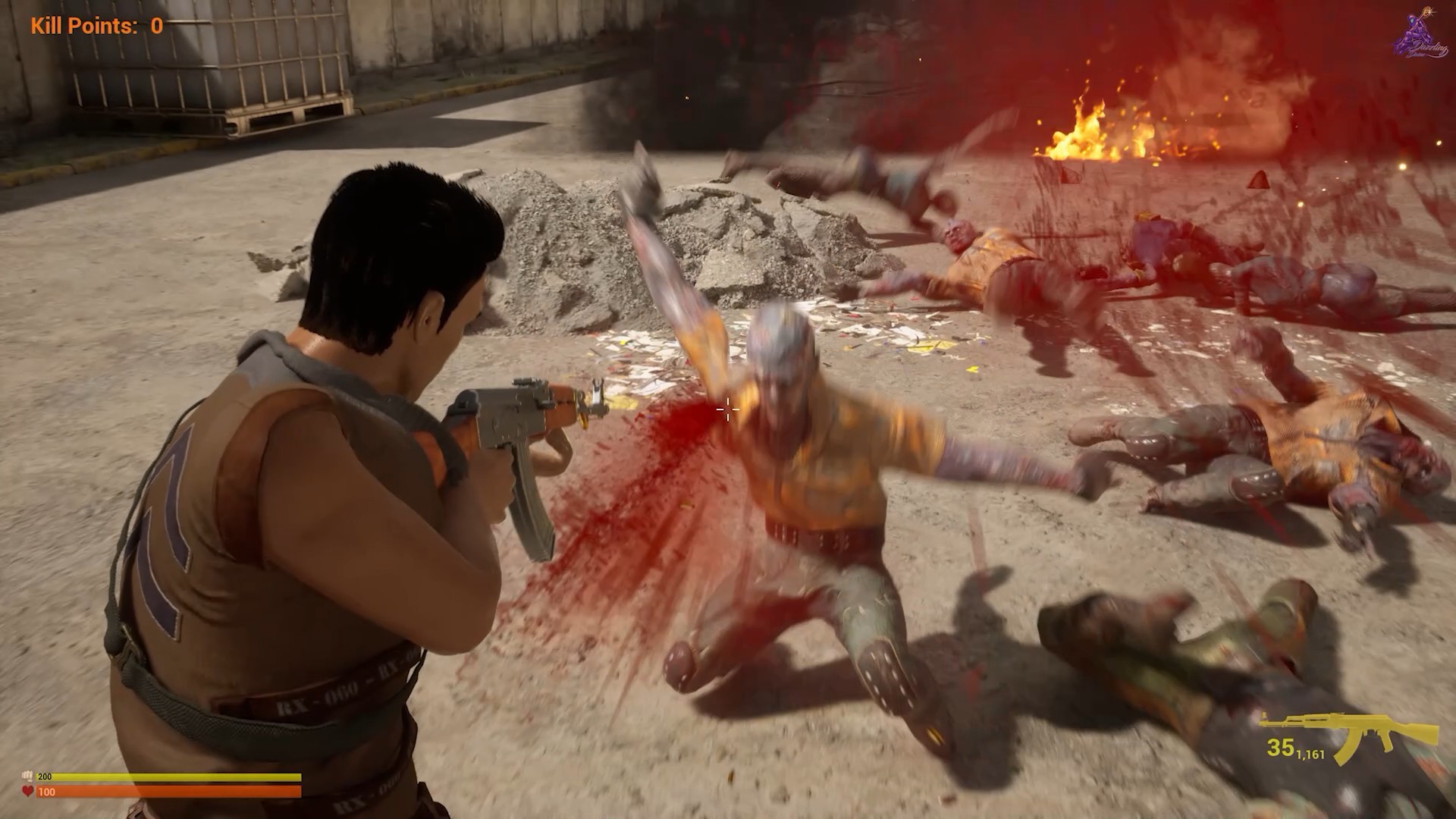Click the ammo count 35 next to the rifle
This screenshot has height=819, width=1456.
[x=1282, y=748]
